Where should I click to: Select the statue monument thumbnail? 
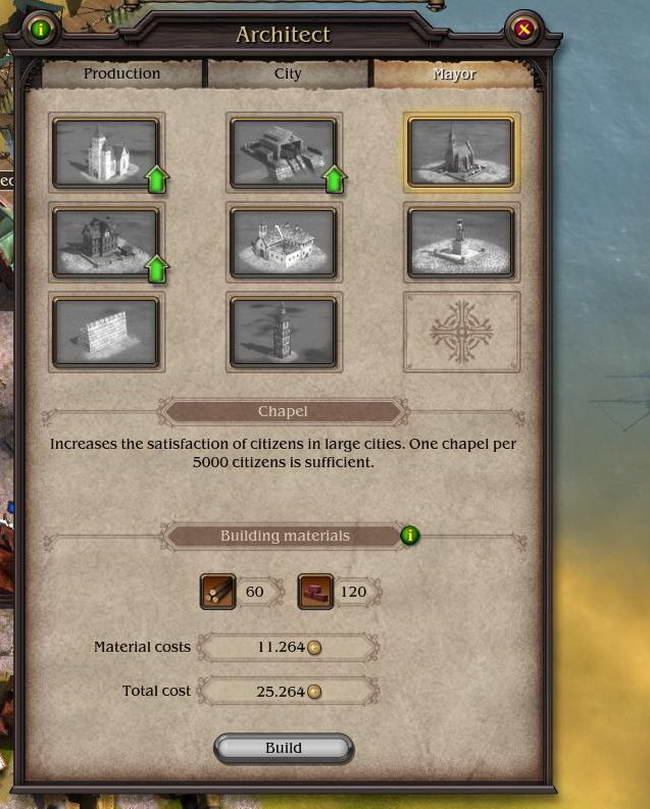tap(460, 242)
